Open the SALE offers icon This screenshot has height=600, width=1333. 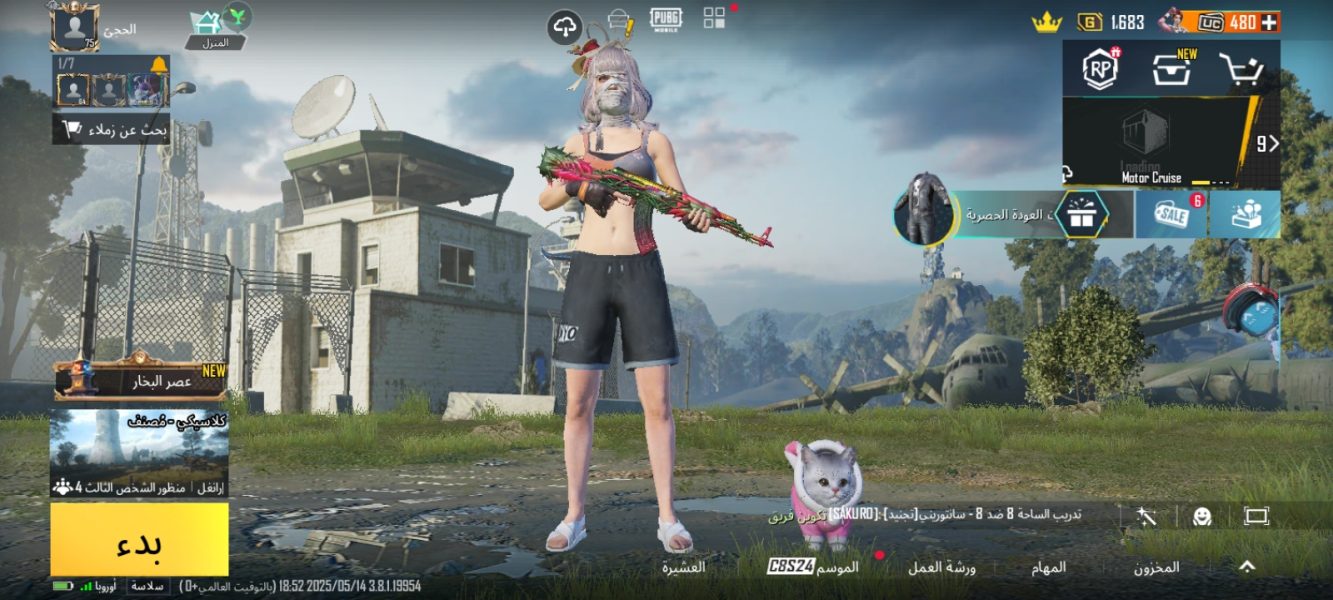pos(1170,214)
